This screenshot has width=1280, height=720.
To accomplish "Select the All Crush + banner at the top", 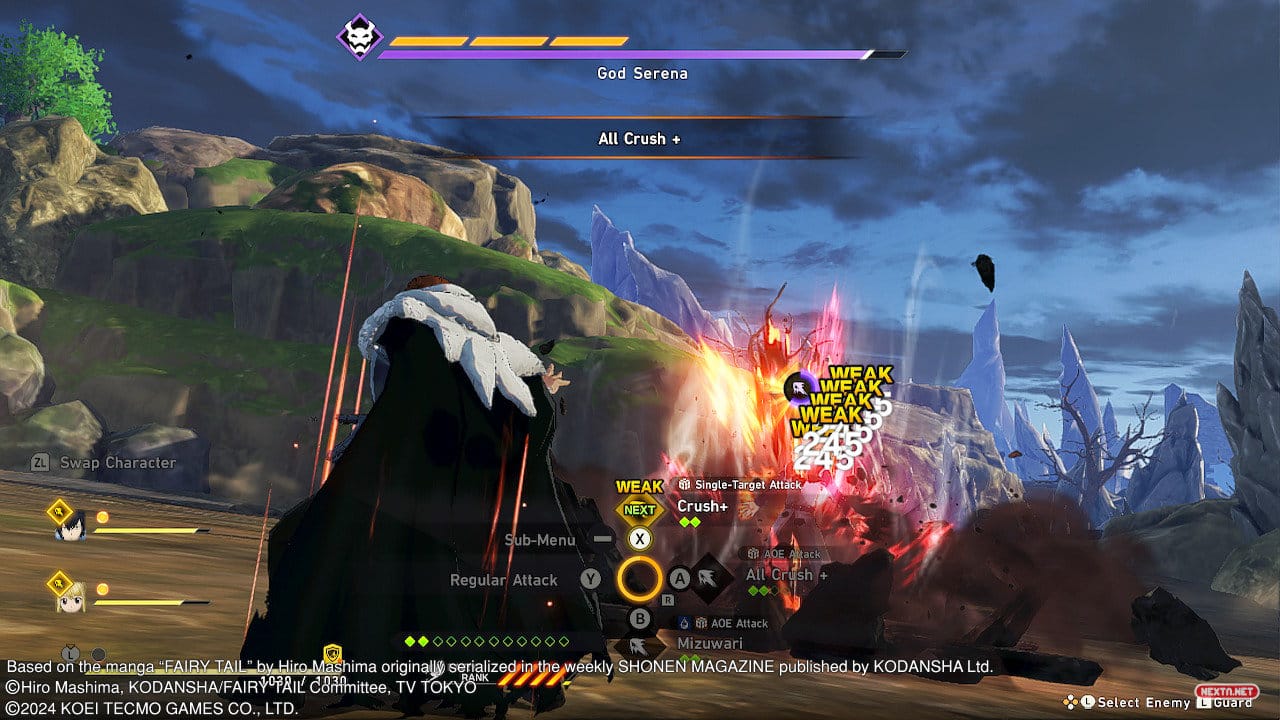I will tap(640, 138).
